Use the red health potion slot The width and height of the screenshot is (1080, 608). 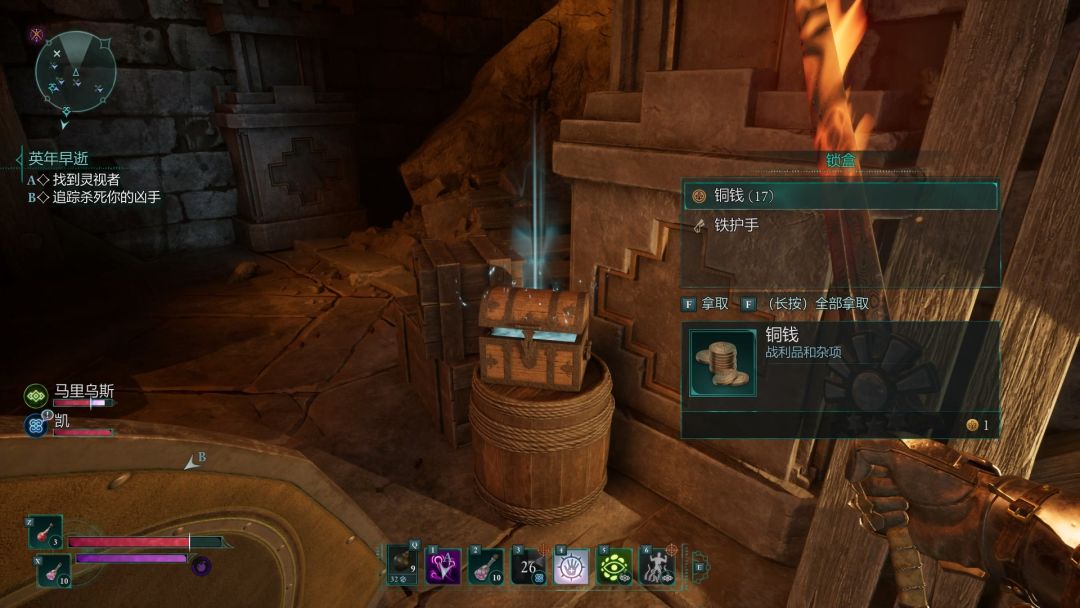[x=46, y=532]
